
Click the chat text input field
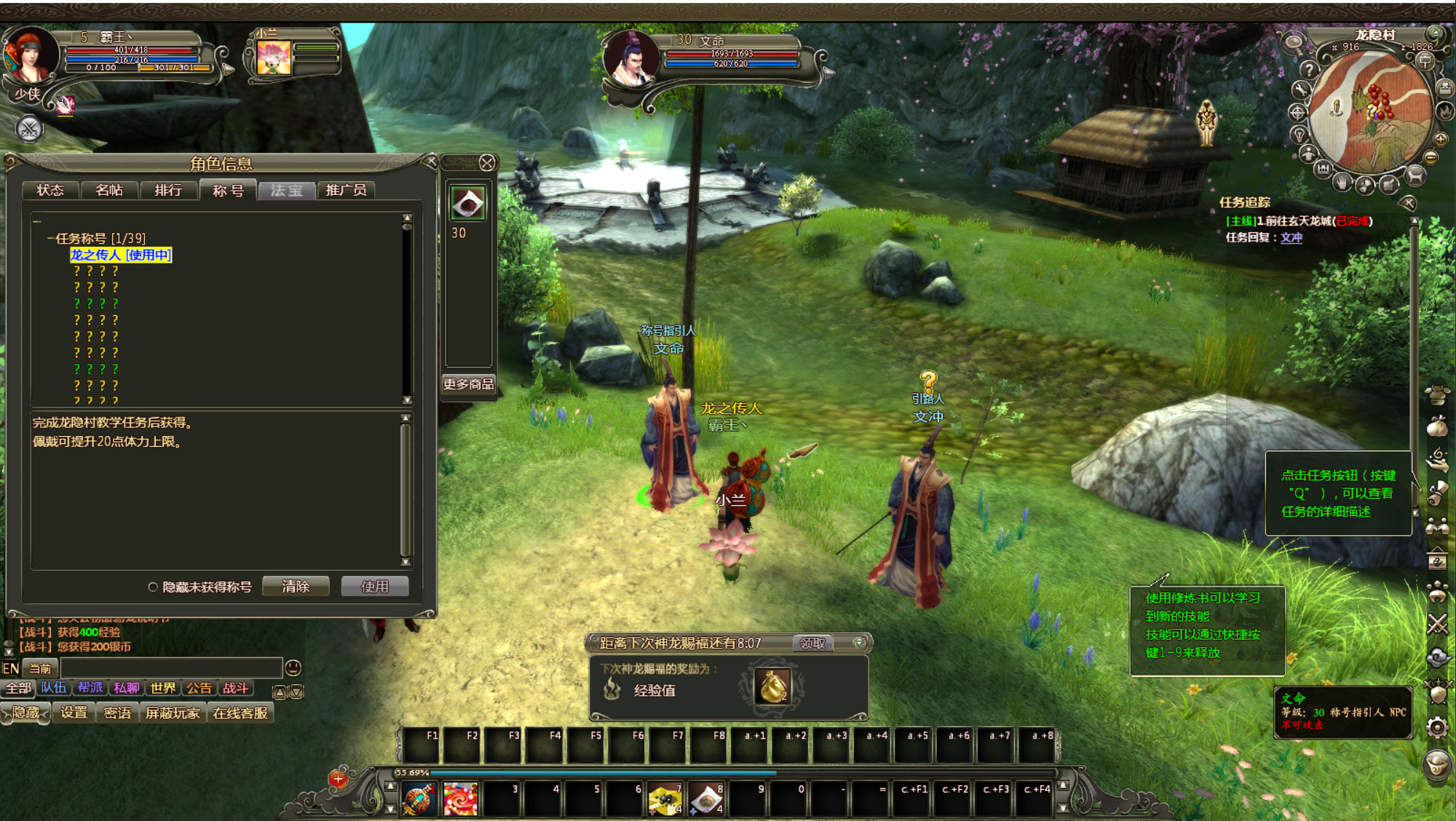pos(171,668)
